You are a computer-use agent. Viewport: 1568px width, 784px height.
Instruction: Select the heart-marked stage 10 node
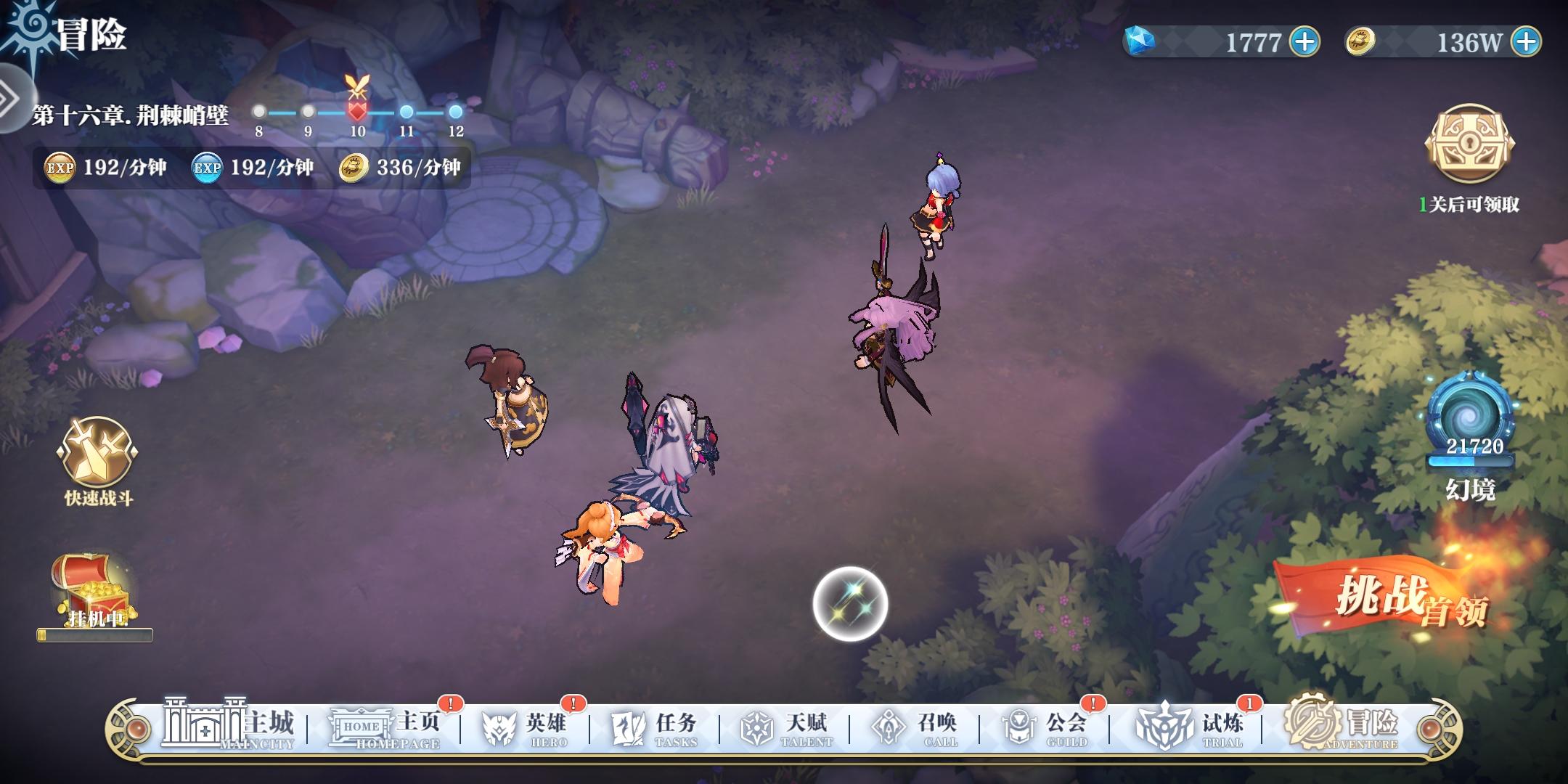click(x=356, y=111)
